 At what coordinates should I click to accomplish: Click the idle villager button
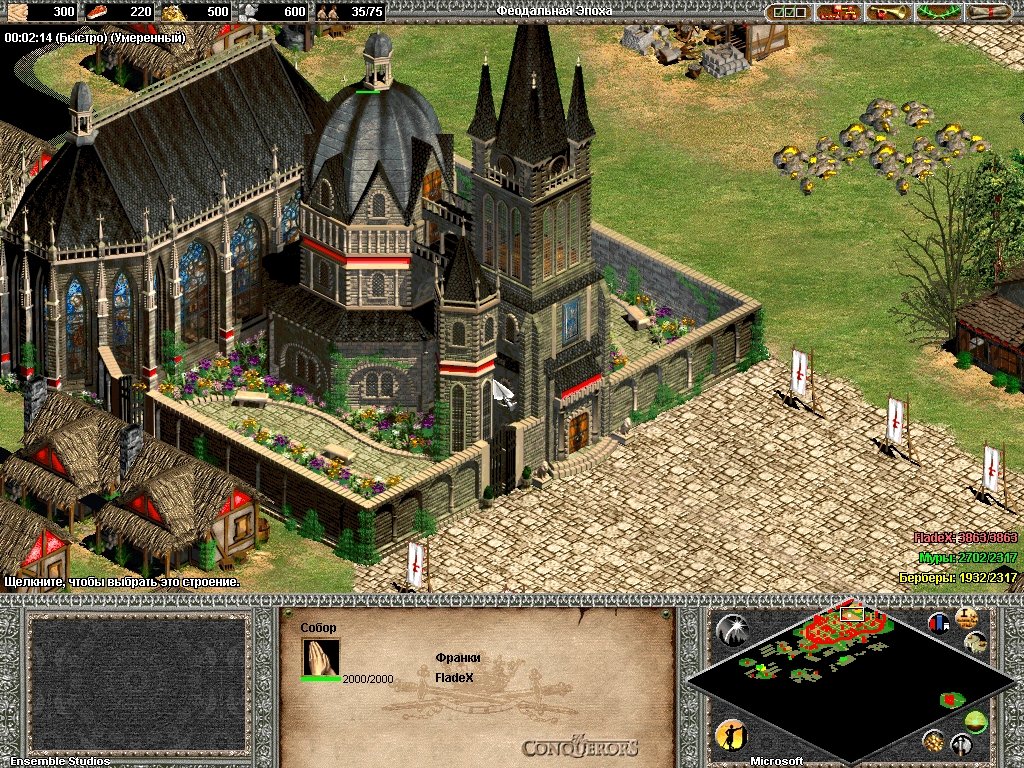[x=730, y=736]
